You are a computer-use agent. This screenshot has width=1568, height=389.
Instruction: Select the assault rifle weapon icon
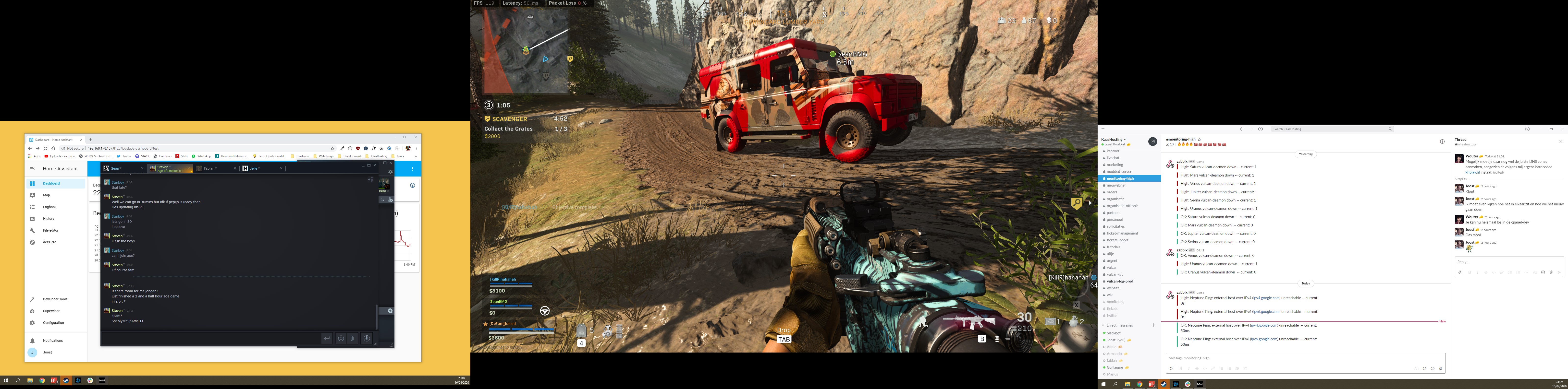tap(969, 321)
